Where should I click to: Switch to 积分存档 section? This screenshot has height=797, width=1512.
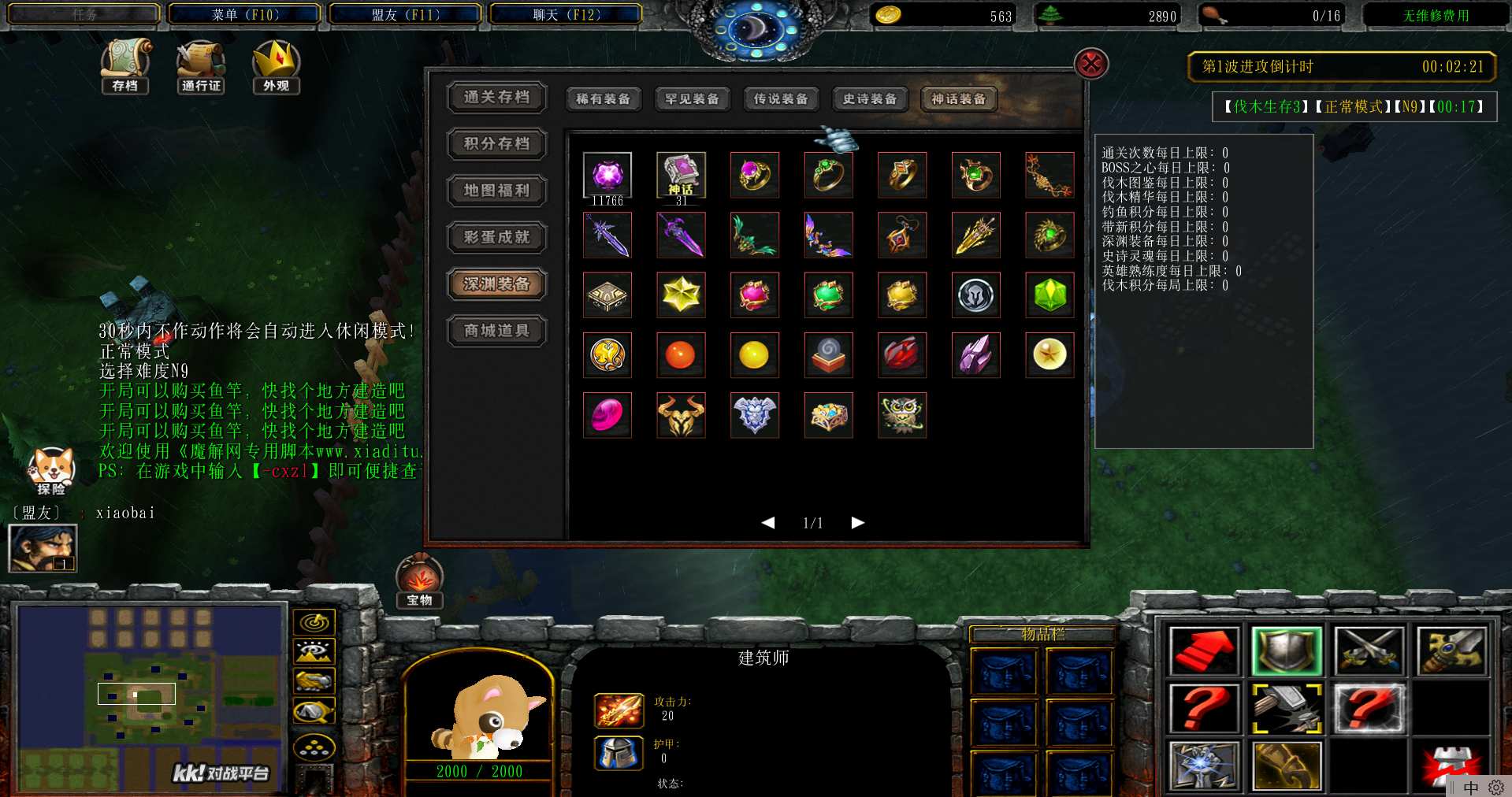496,144
